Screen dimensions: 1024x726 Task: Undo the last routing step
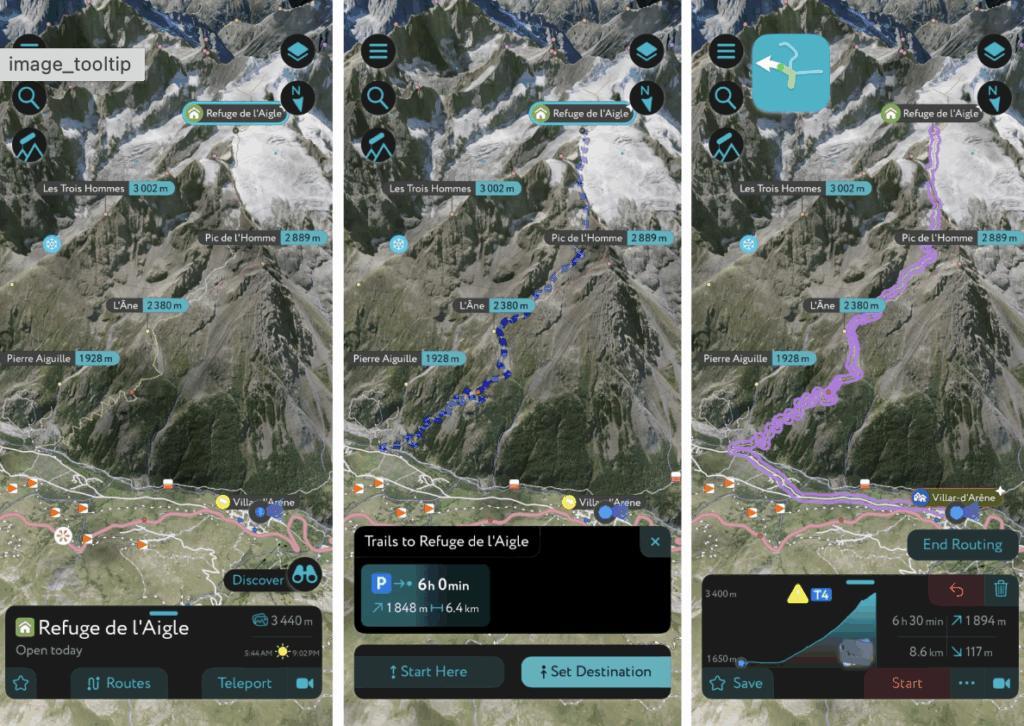(956, 589)
